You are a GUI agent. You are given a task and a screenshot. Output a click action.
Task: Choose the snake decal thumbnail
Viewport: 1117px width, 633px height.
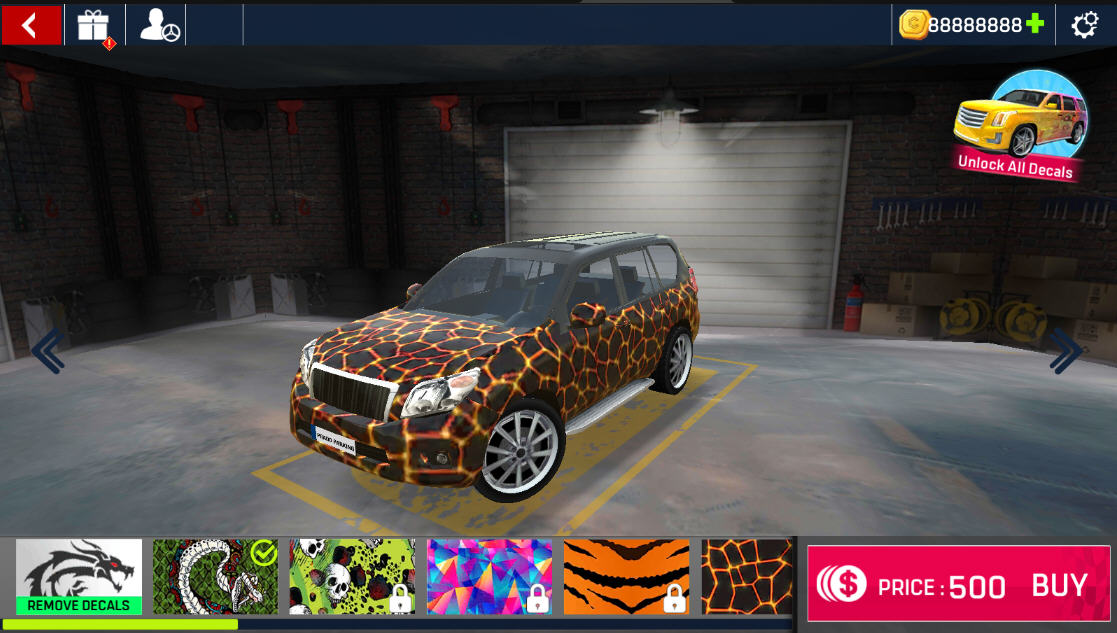click(215, 577)
